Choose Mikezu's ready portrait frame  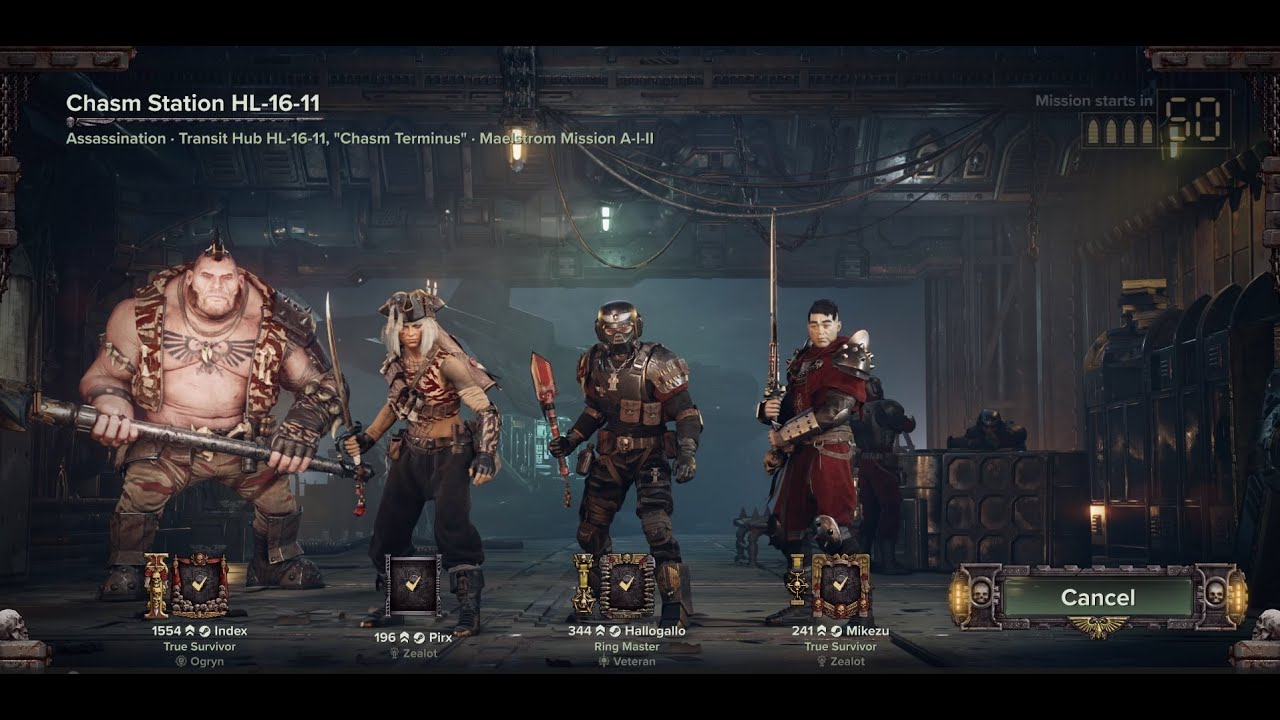click(840, 585)
